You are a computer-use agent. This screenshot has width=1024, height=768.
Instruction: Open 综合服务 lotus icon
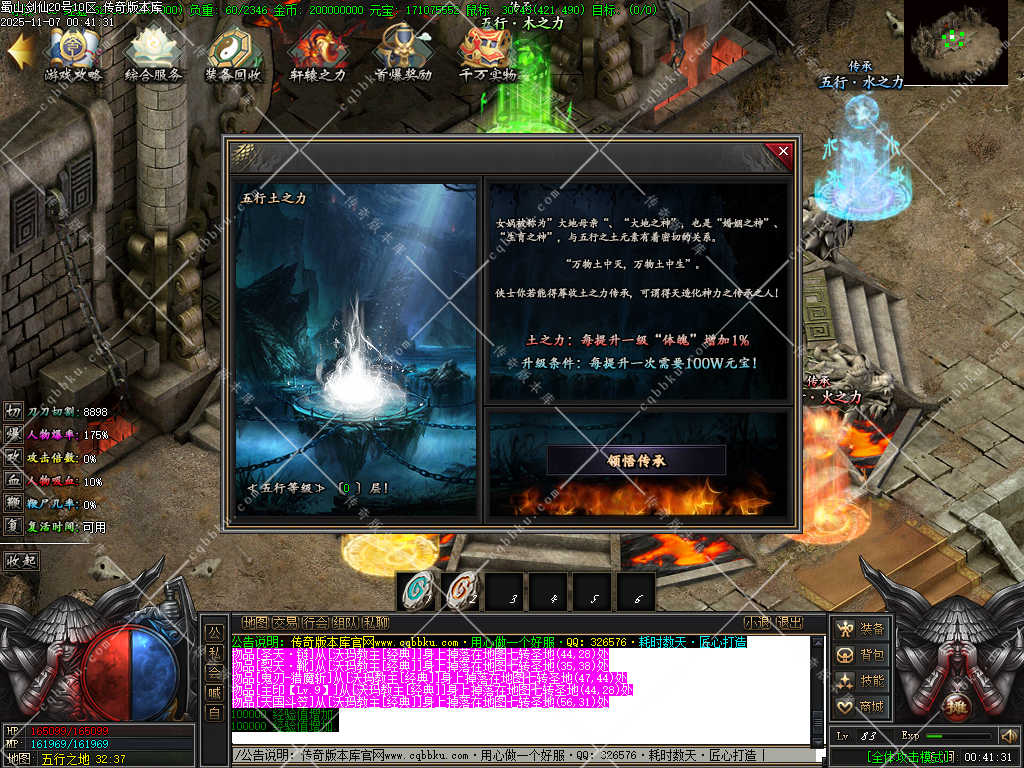click(154, 55)
